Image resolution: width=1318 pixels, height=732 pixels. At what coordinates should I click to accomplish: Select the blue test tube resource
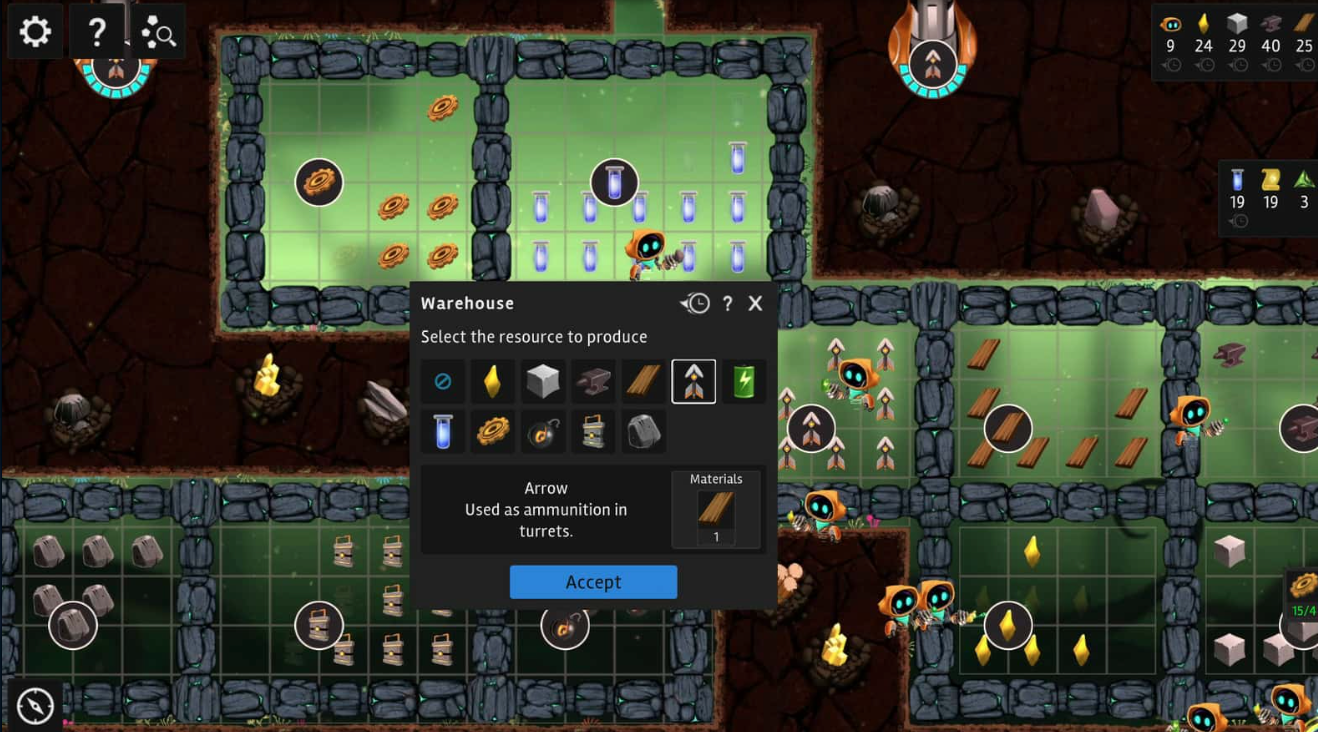pos(443,432)
